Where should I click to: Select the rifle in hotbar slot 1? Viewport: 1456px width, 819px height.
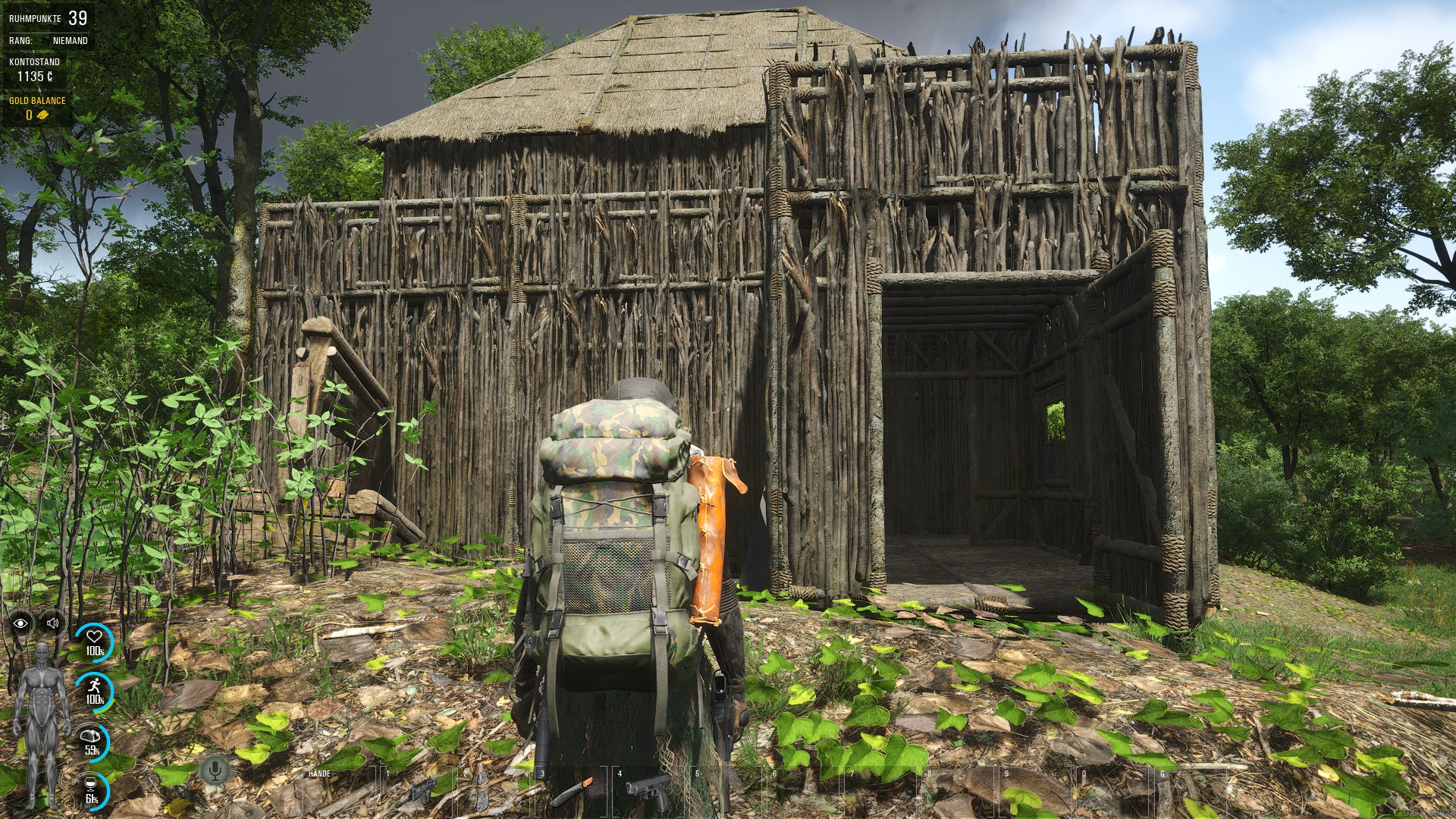tap(416, 792)
